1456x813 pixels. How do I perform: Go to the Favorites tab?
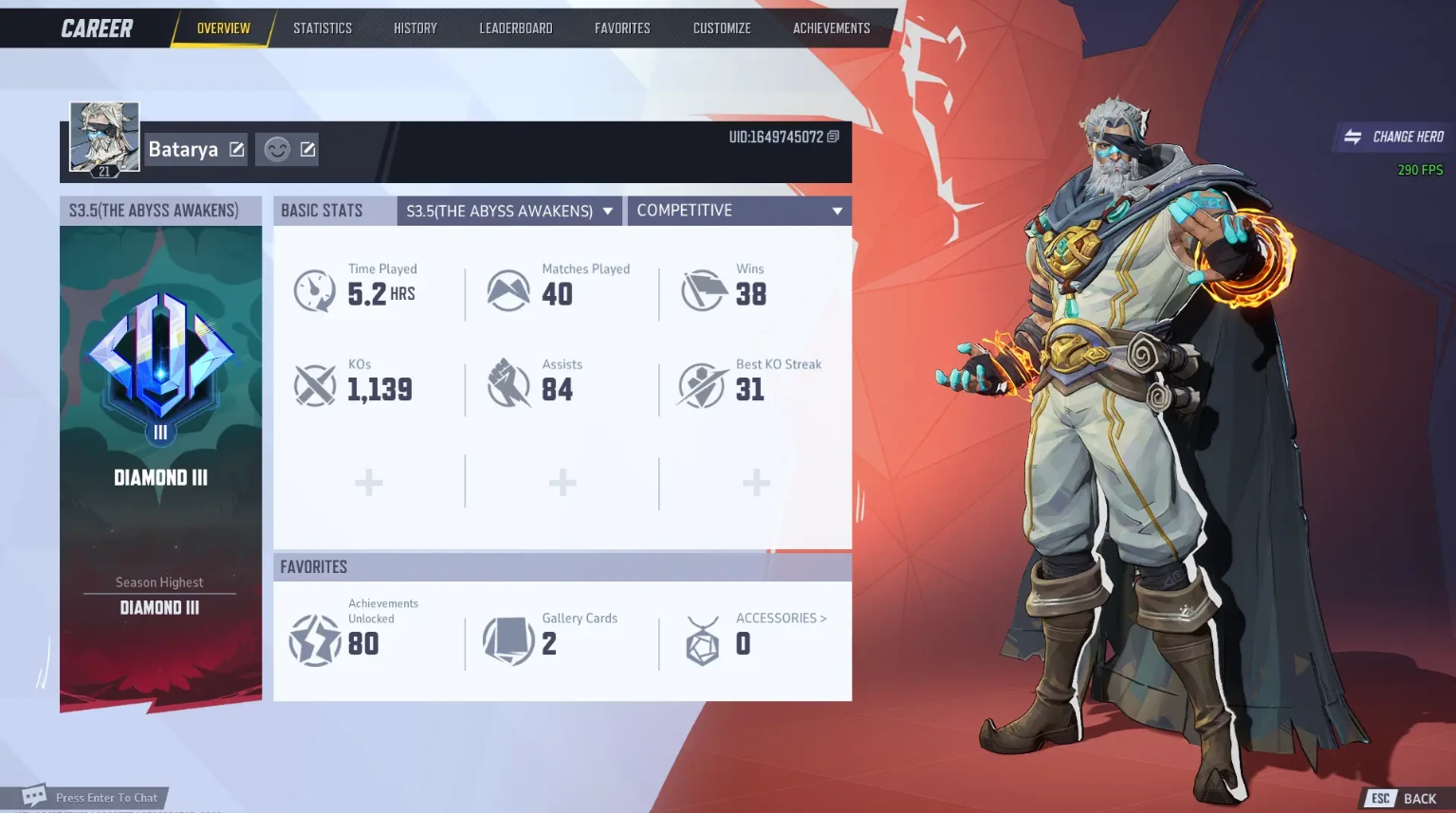(622, 28)
